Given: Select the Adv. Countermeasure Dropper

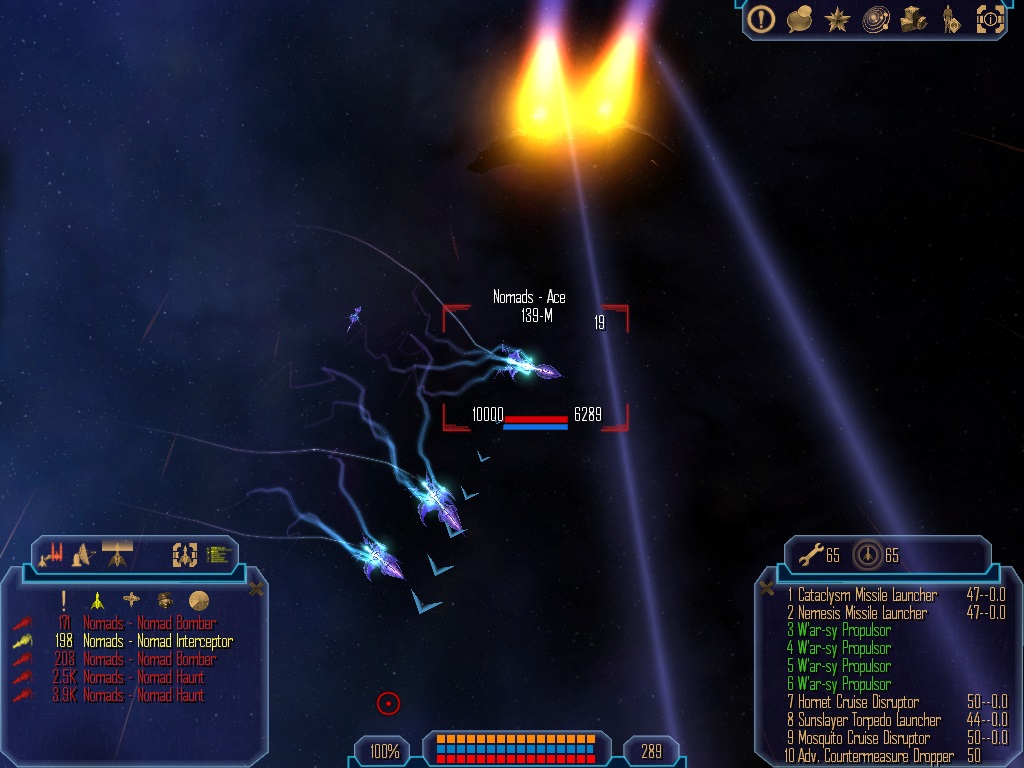Looking at the screenshot, I should click(870, 756).
